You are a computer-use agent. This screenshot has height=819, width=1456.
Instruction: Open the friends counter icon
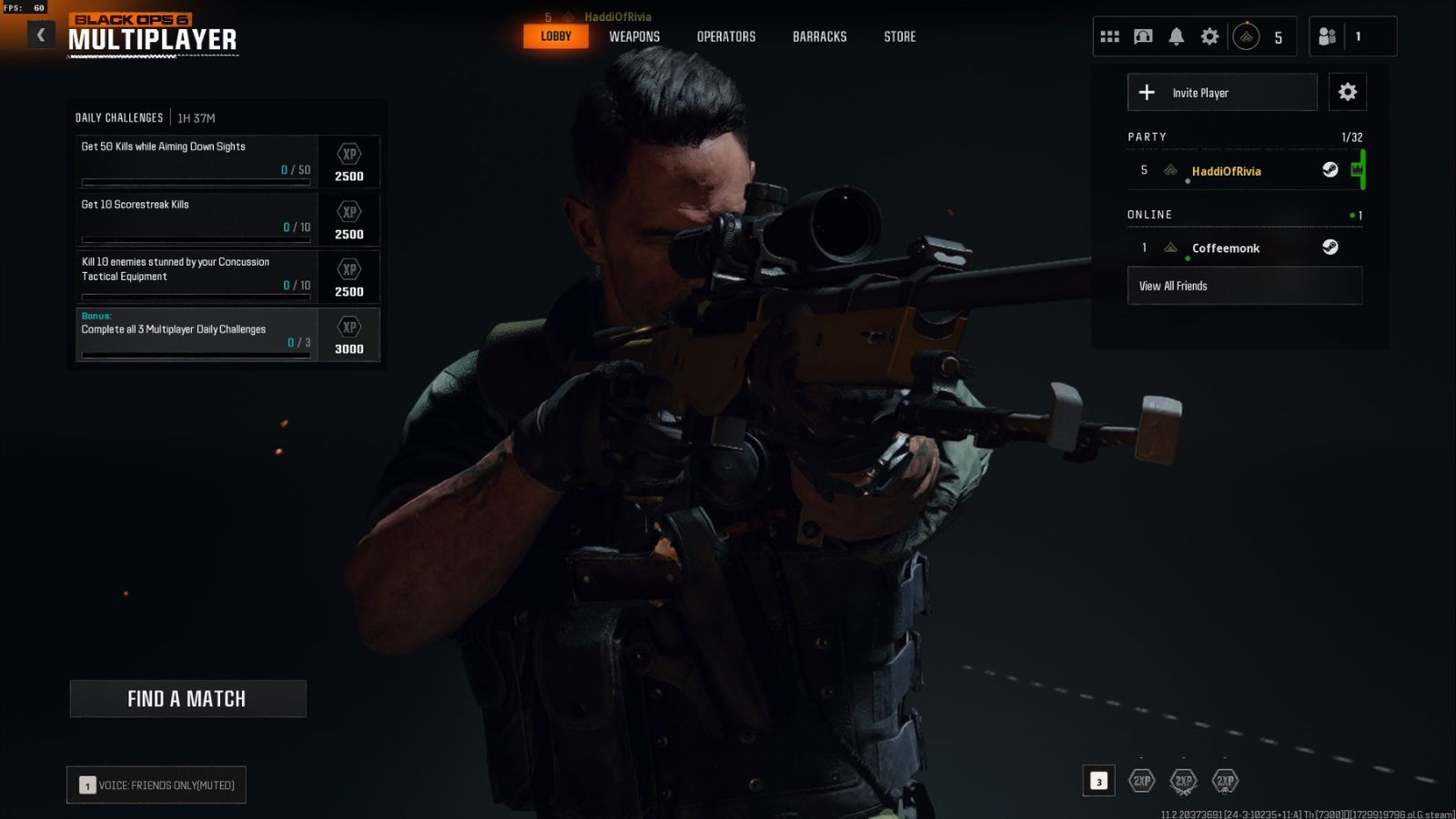[x=1329, y=35]
